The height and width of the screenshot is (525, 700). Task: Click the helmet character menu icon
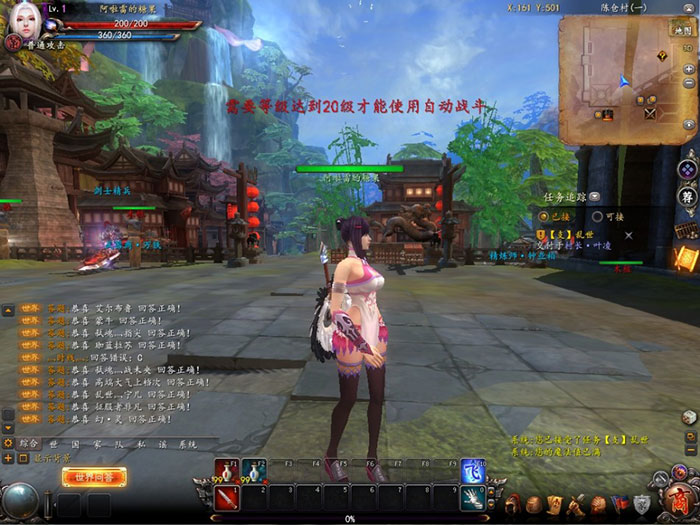tap(513, 502)
